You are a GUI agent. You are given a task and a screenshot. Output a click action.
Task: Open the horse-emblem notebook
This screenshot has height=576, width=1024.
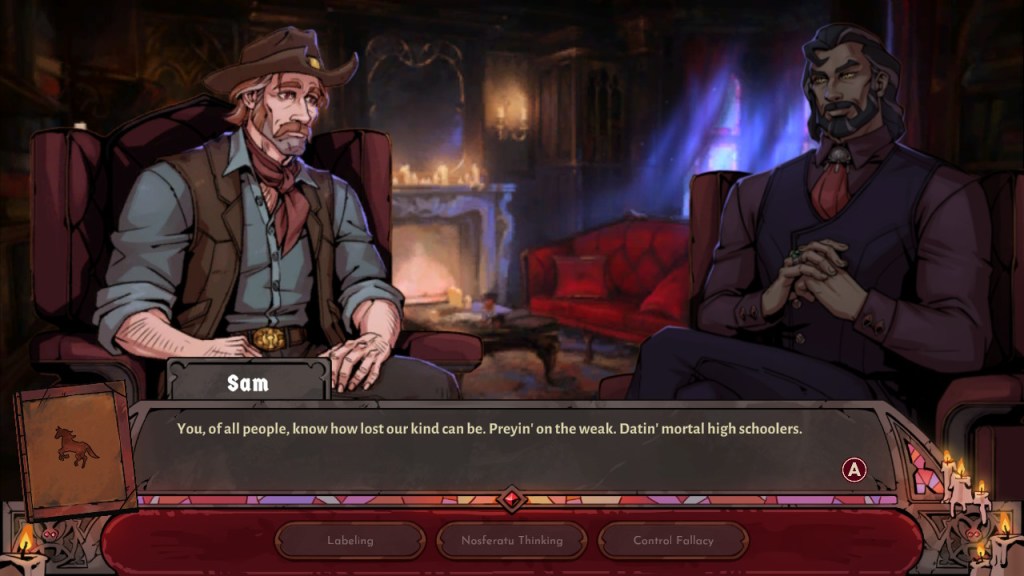coord(75,446)
